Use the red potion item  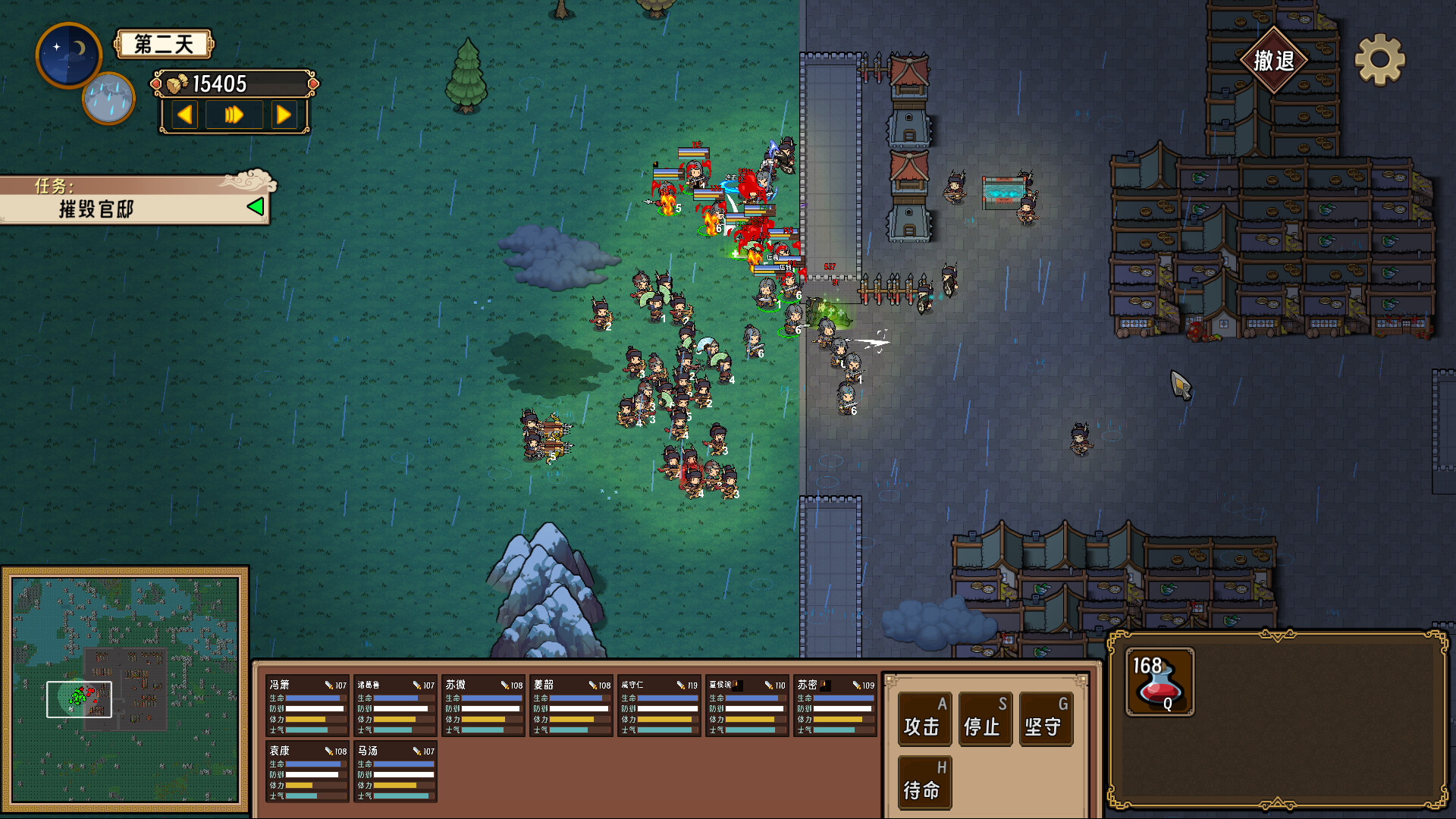pos(1159,682)
